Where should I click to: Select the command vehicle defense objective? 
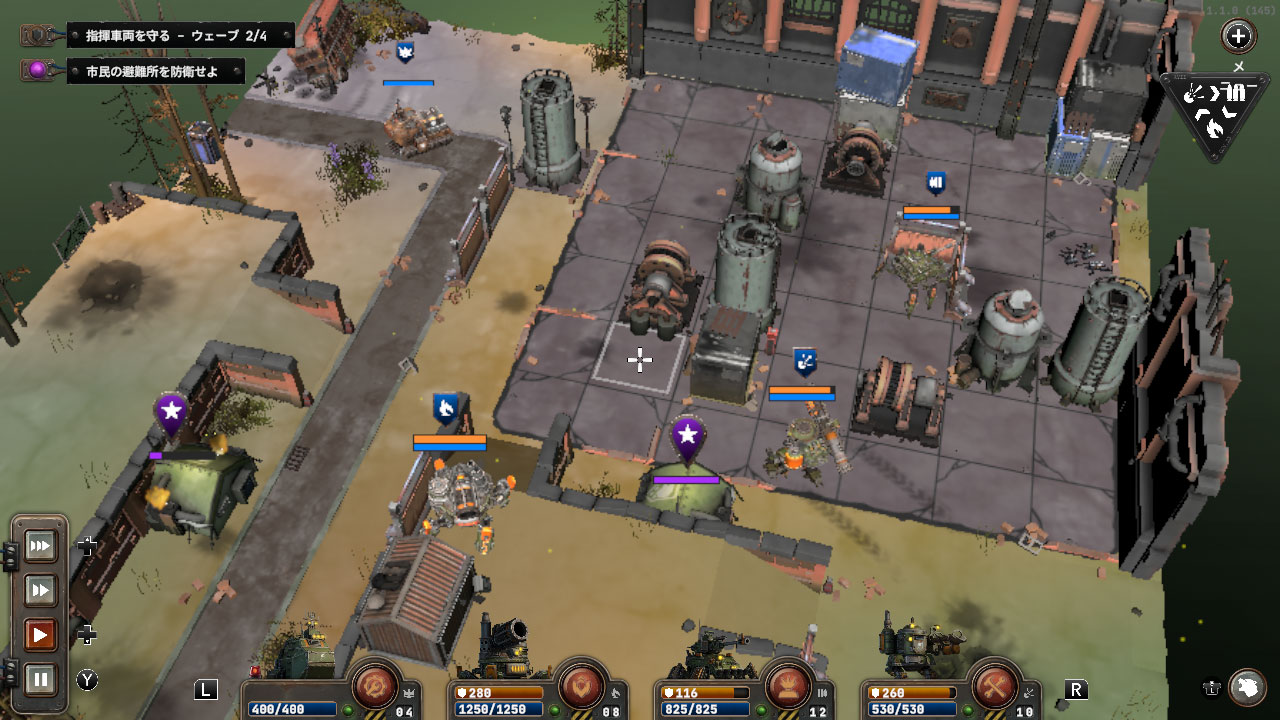pos(180,35)
